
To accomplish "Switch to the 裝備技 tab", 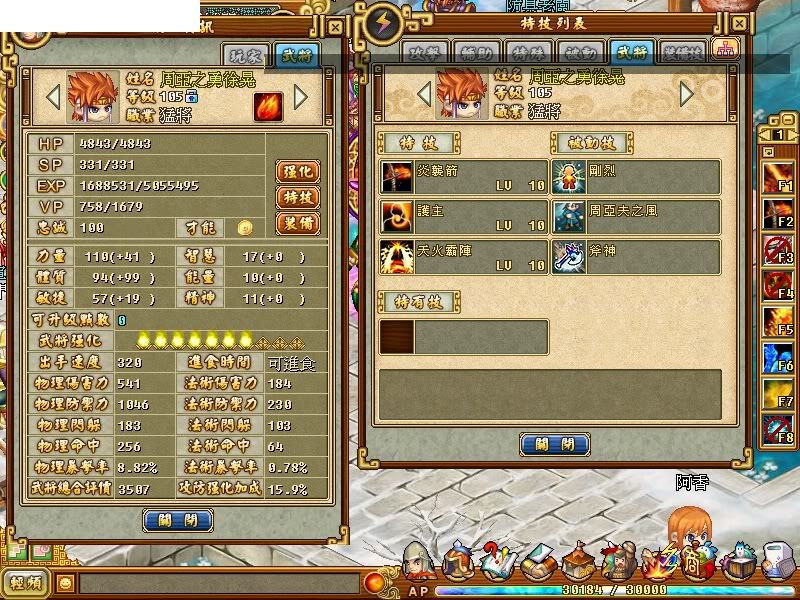I will [684, 54].
